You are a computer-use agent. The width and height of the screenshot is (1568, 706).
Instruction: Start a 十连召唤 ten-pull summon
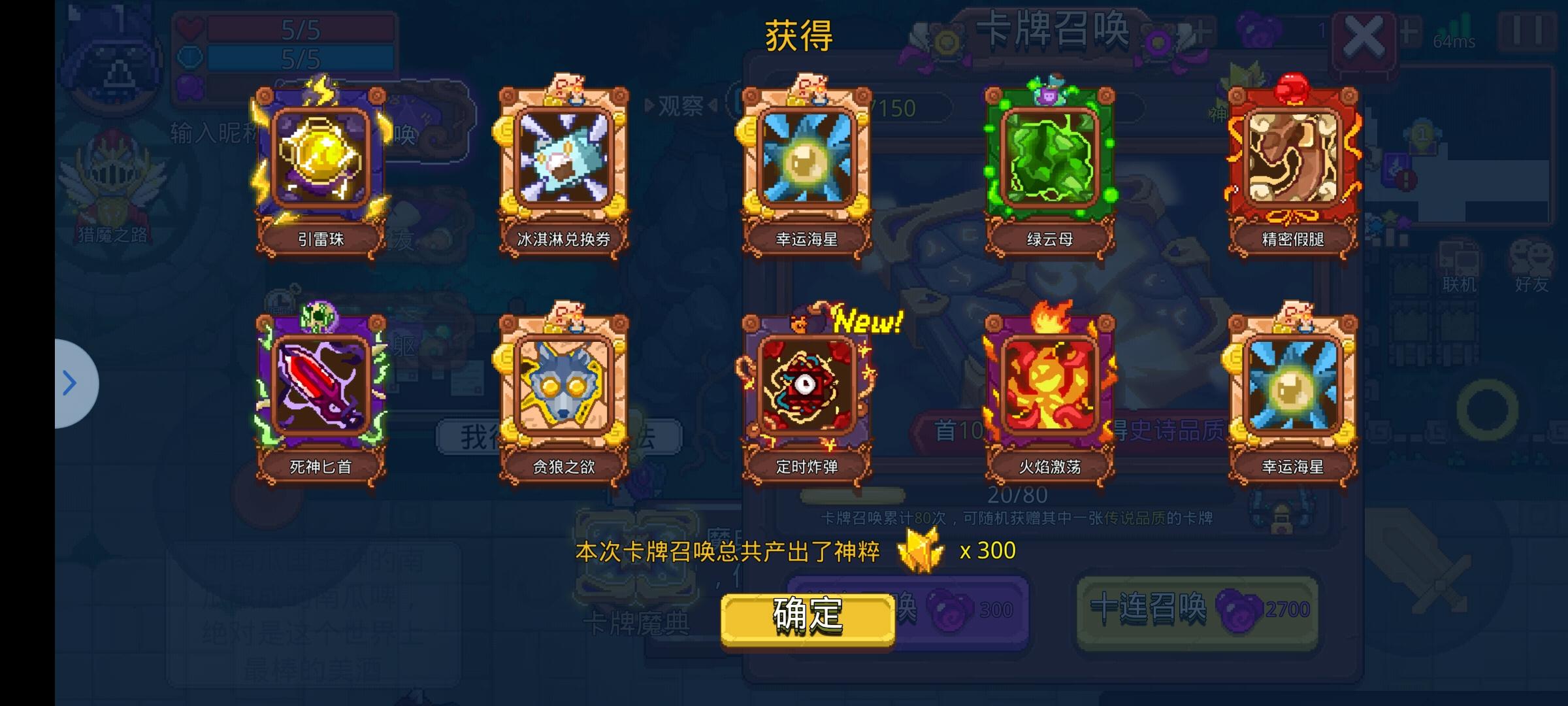pos(1194,610)
